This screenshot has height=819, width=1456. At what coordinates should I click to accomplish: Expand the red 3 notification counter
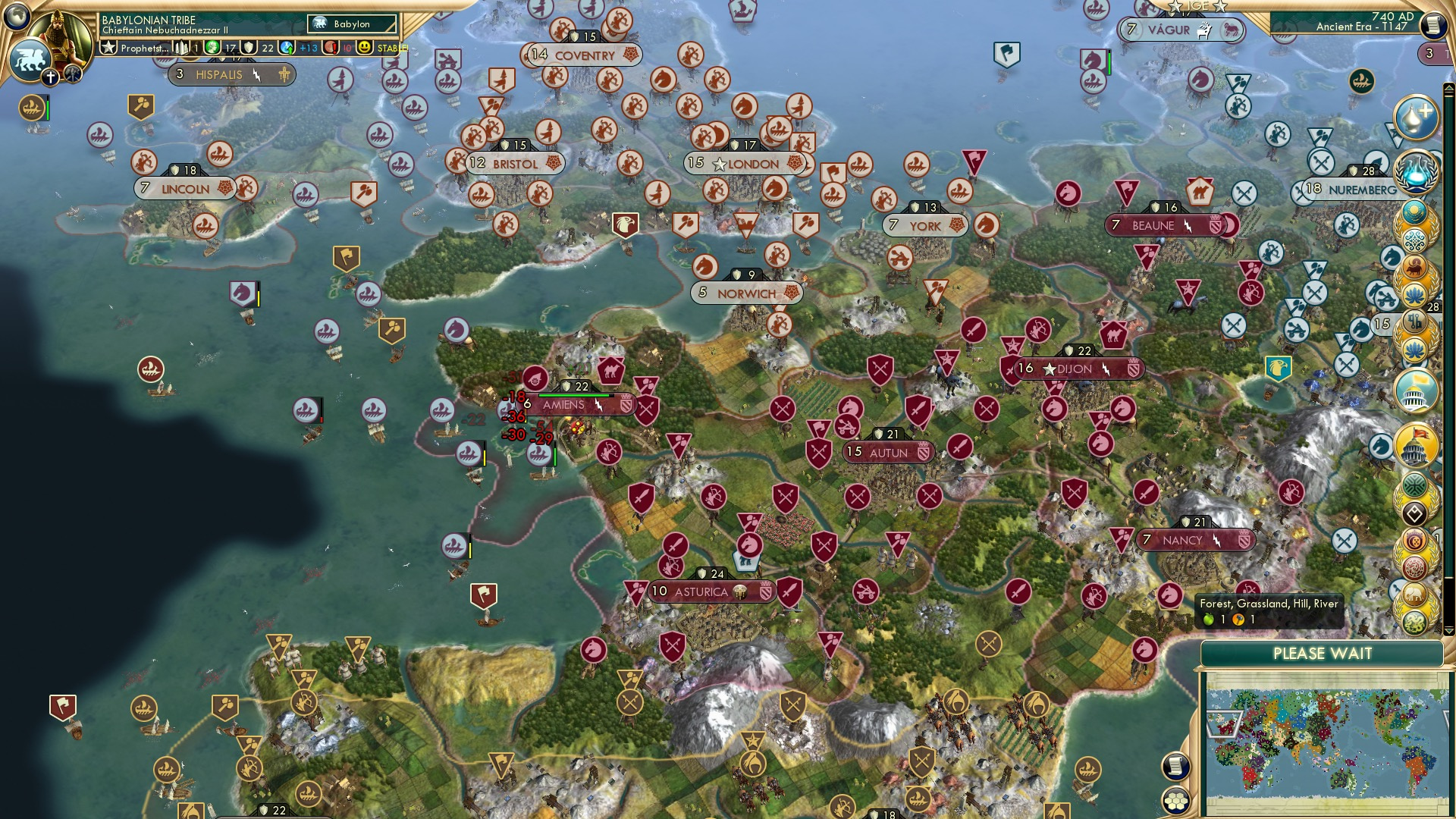(x=1429, y=54)
